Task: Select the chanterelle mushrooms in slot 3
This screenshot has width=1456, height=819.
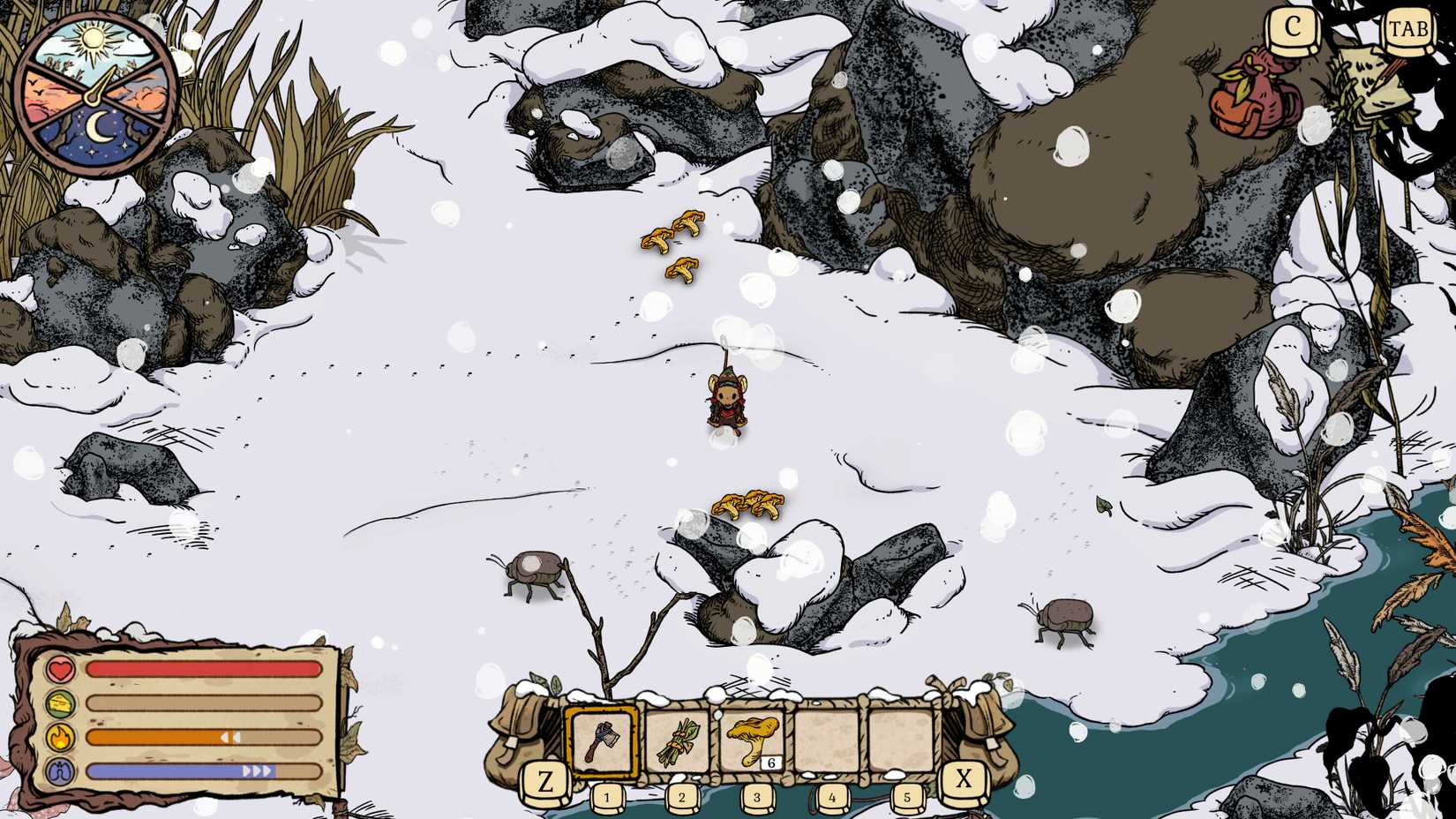Action: point(752,738)
